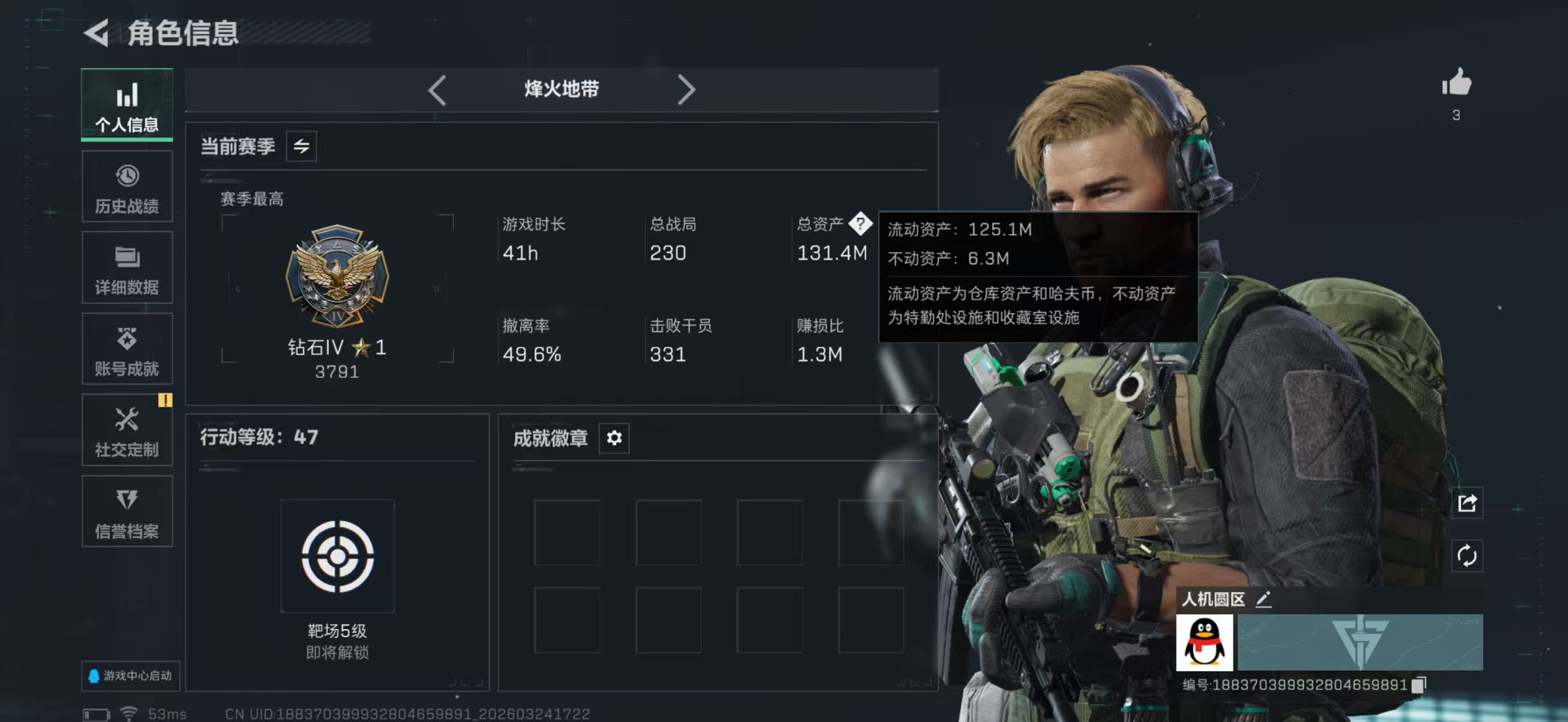Screen dimensions: 1568x722
Task: Toggle the 当前赛季 season swap button
Action: pyautogui.click(x=301, y=146)
